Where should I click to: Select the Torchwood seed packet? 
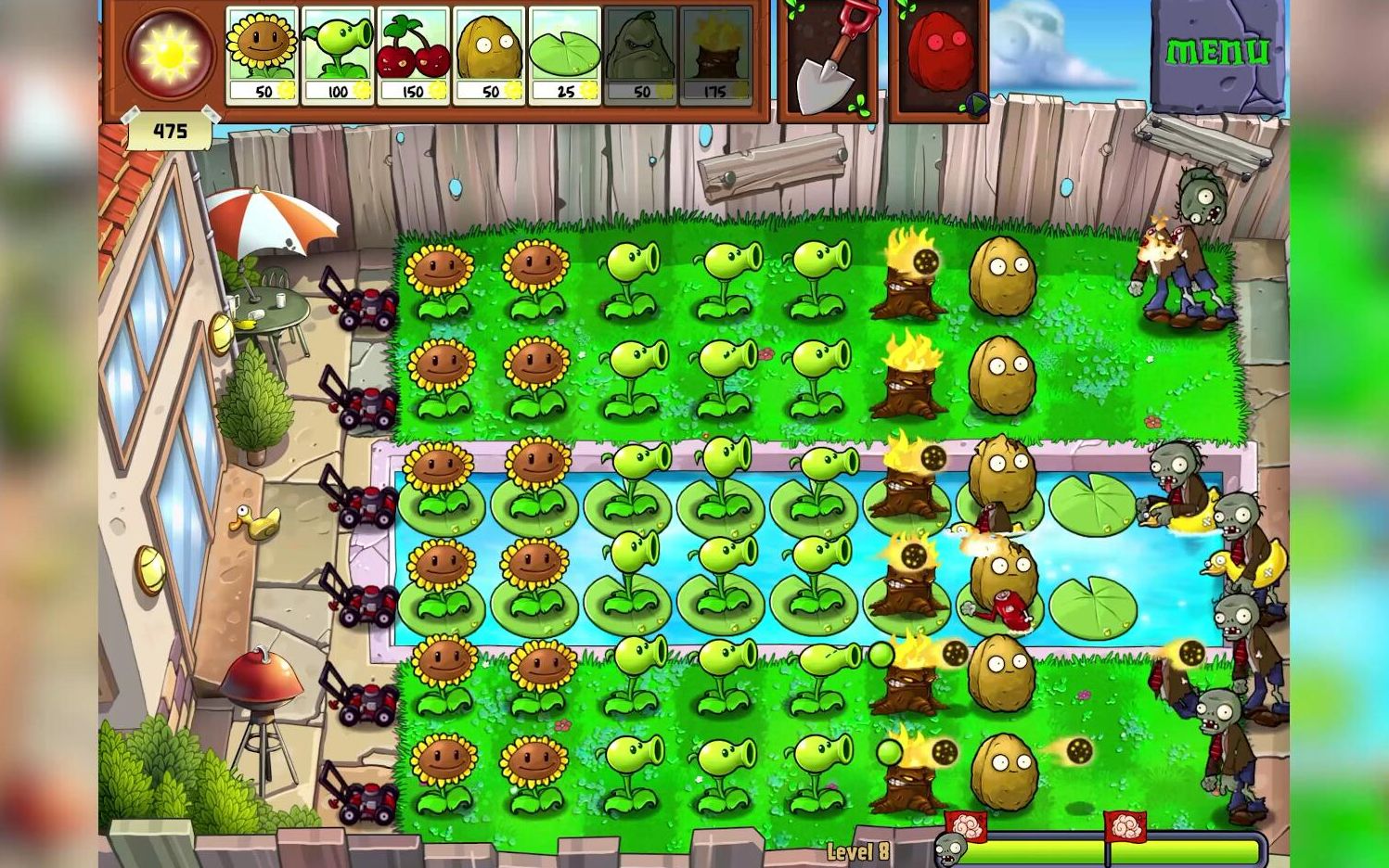[715, 55]
